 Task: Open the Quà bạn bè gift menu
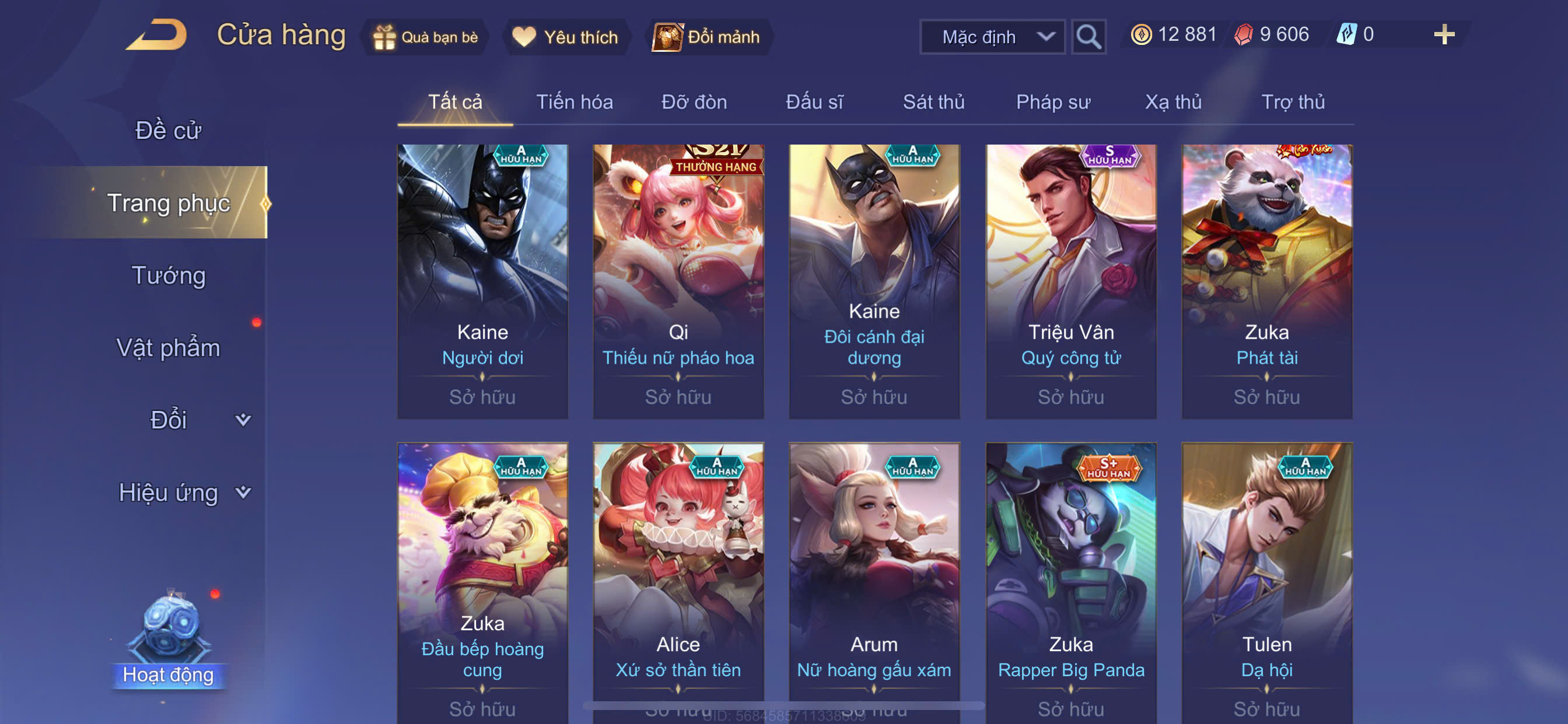425,37
